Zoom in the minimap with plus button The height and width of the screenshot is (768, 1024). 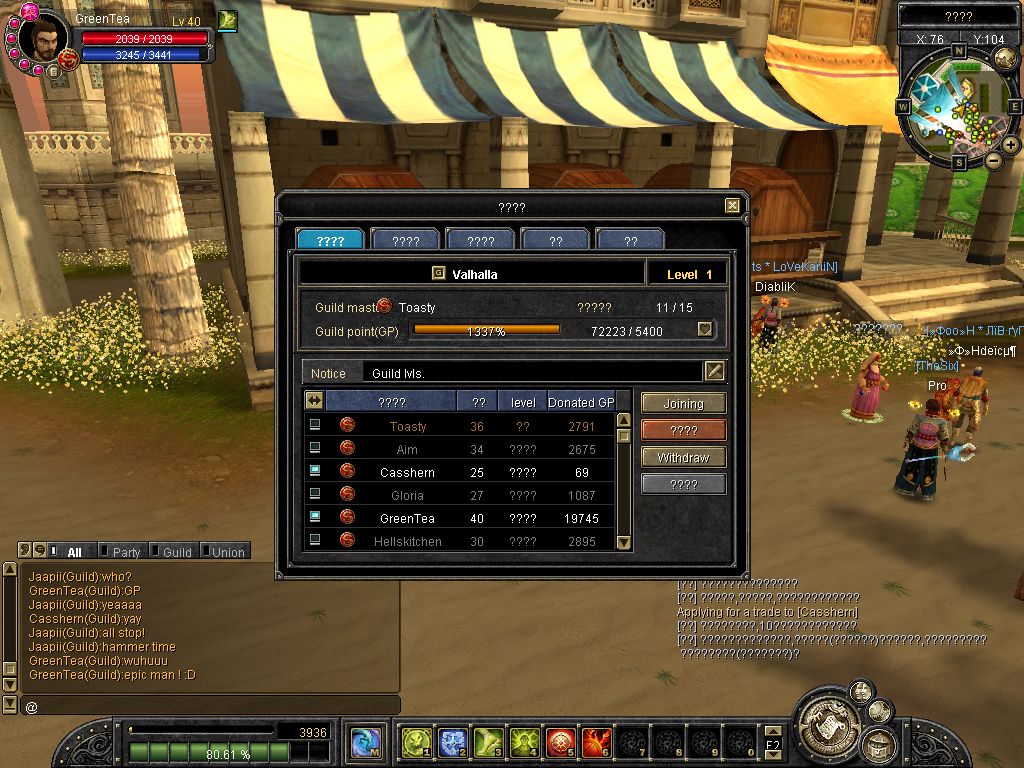tap(1011, 145)
